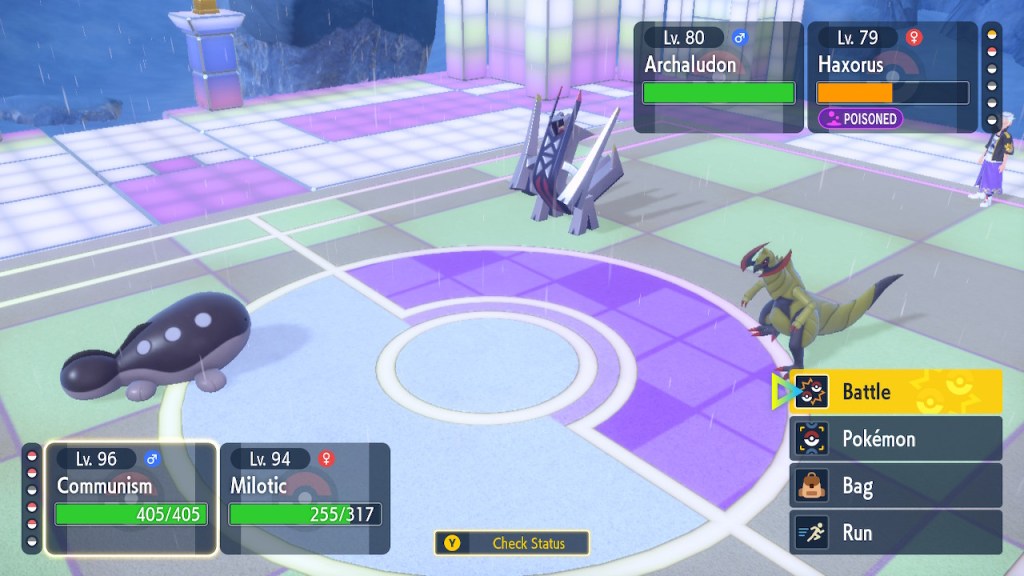The image size is (1024, 576).
Task: Choose Run to flee the battle
Action: [895, 533]
